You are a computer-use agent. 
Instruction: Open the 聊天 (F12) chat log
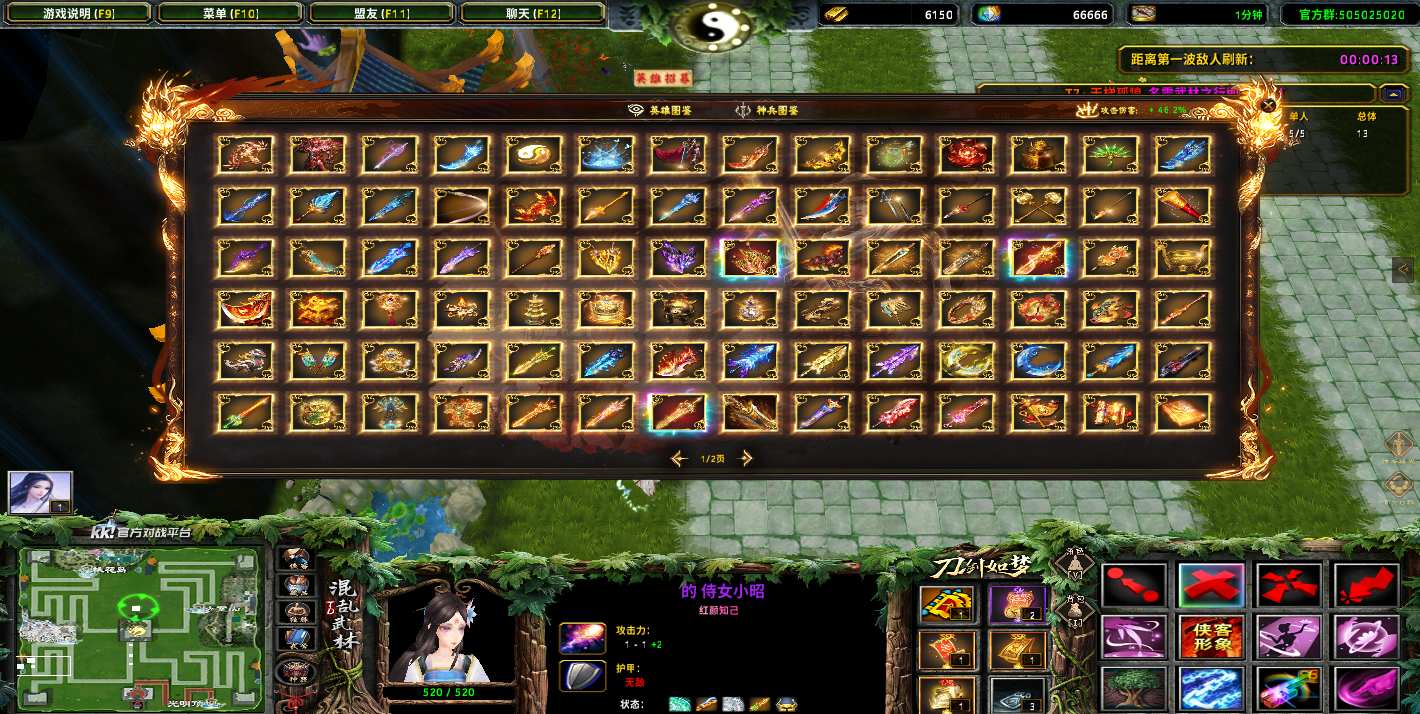point(533,13)
